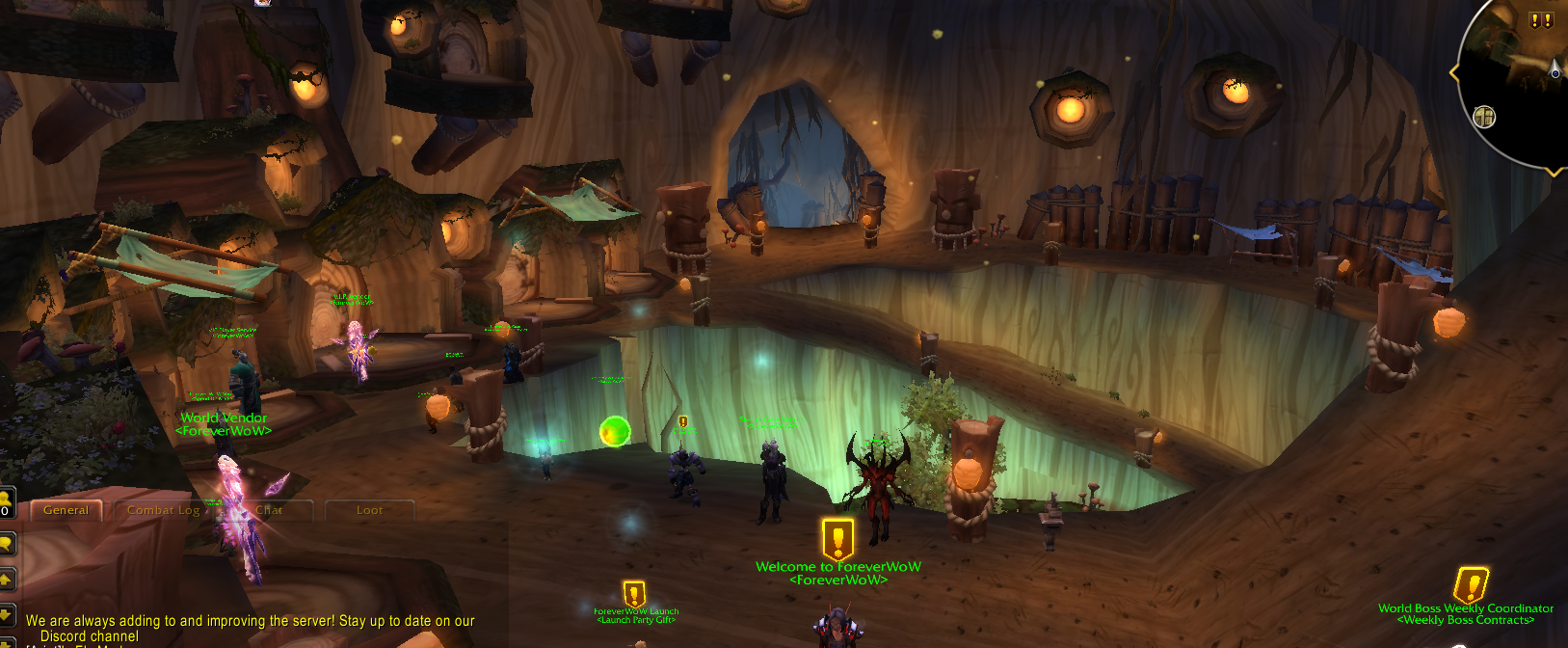Open the Combat Log tab
Screen dimensions: 1568x648
163,510
